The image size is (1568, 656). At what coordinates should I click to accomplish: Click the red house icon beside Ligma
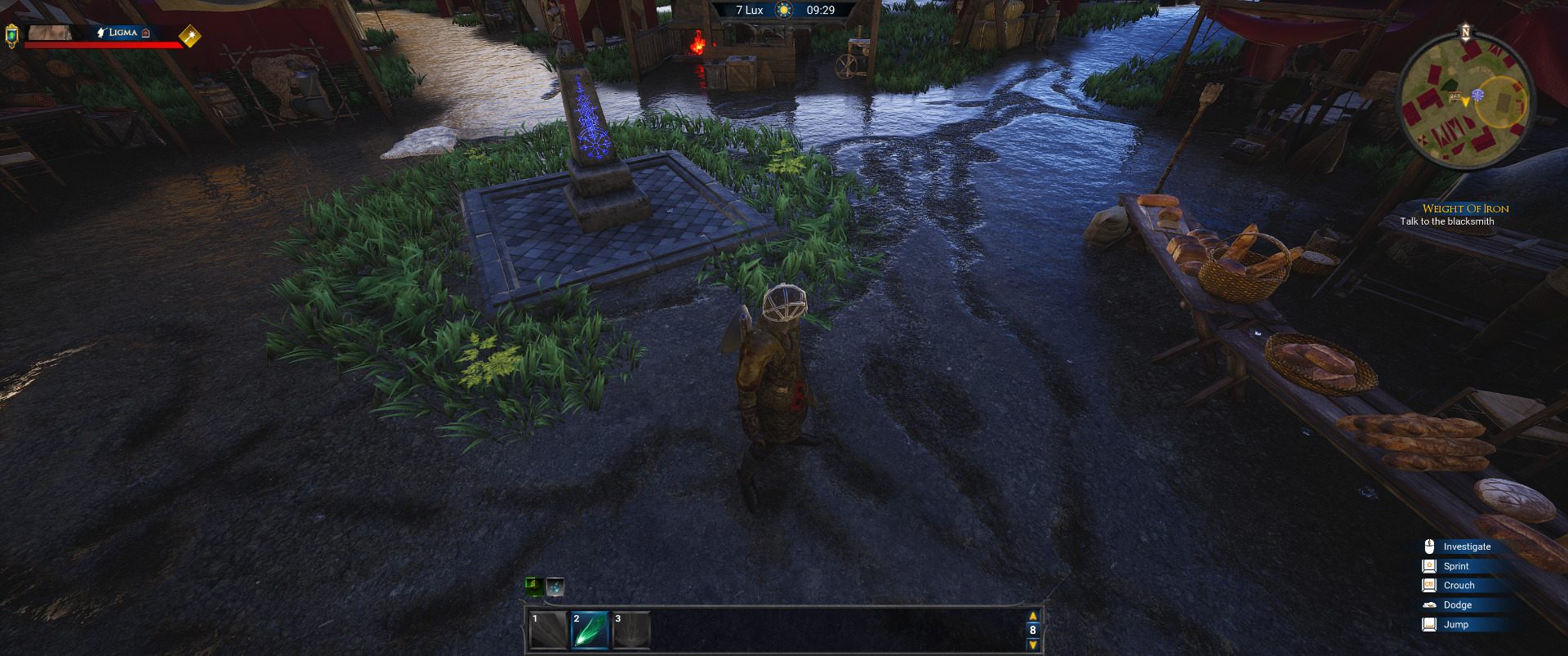(146, 33)
